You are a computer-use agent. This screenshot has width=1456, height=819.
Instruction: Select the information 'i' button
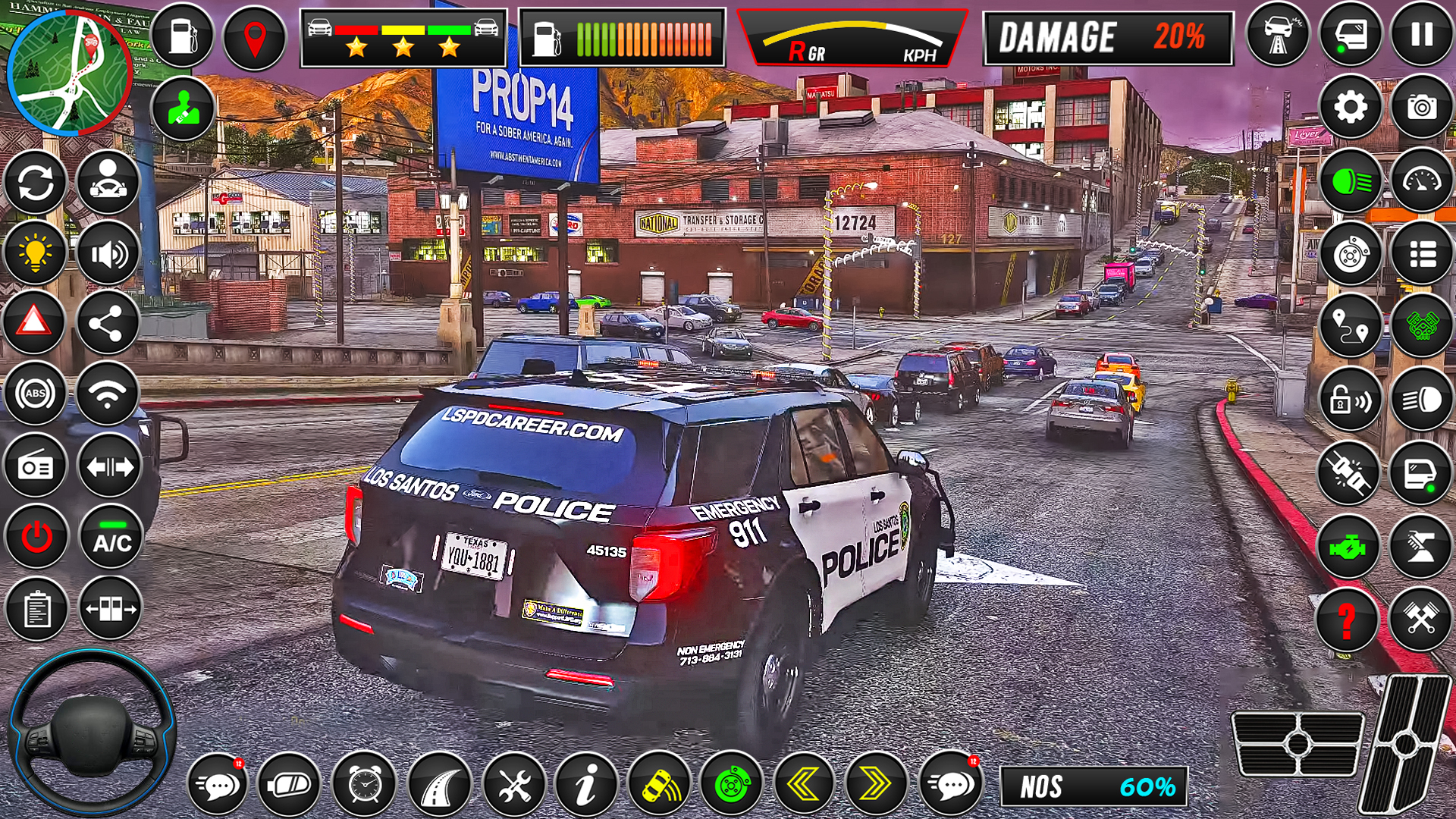(x=586, y=785)
